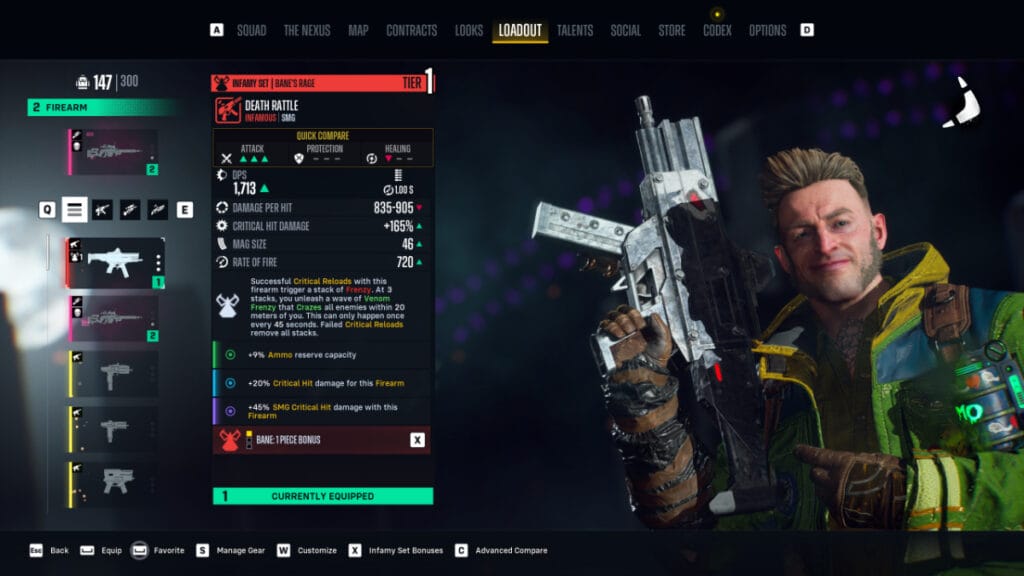Open the Squad tab
The image size is (1024, 576).
[251, 30]
